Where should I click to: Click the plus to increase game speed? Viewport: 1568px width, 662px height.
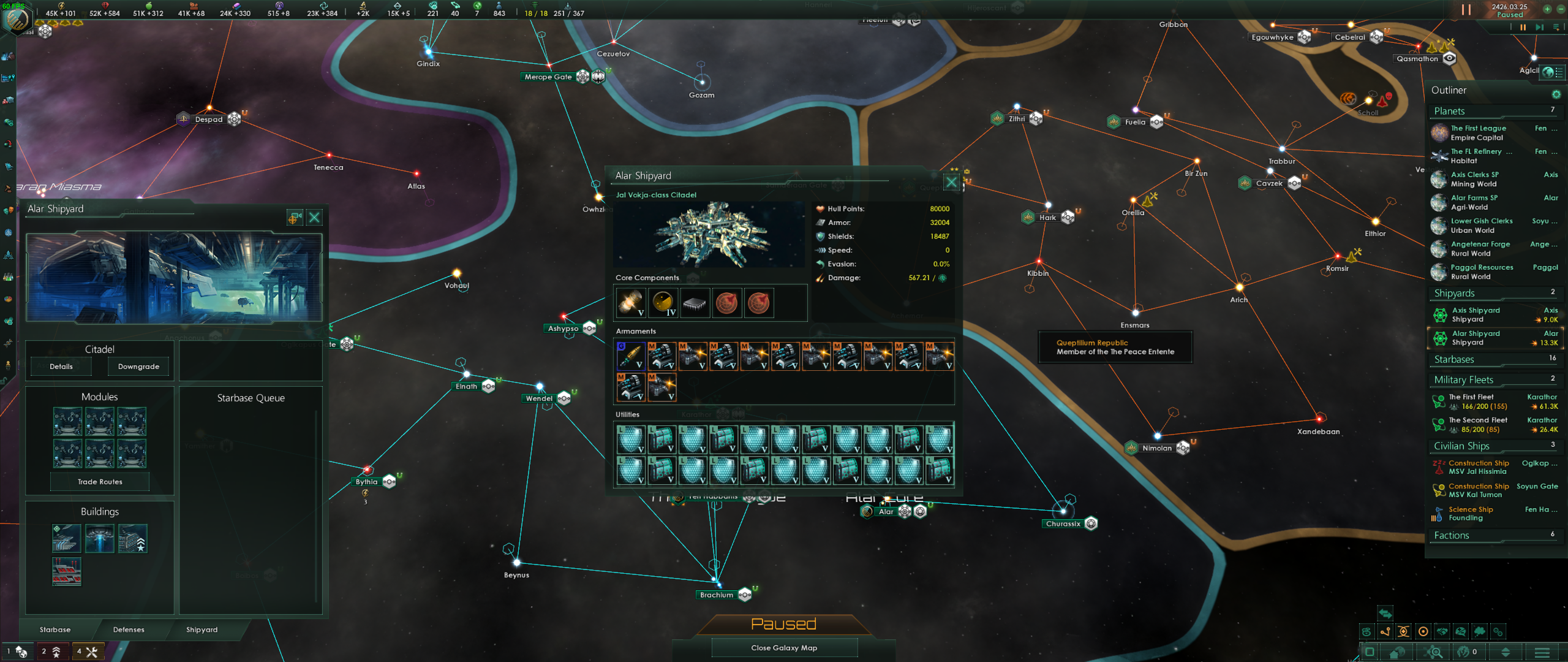[1547, 9]
